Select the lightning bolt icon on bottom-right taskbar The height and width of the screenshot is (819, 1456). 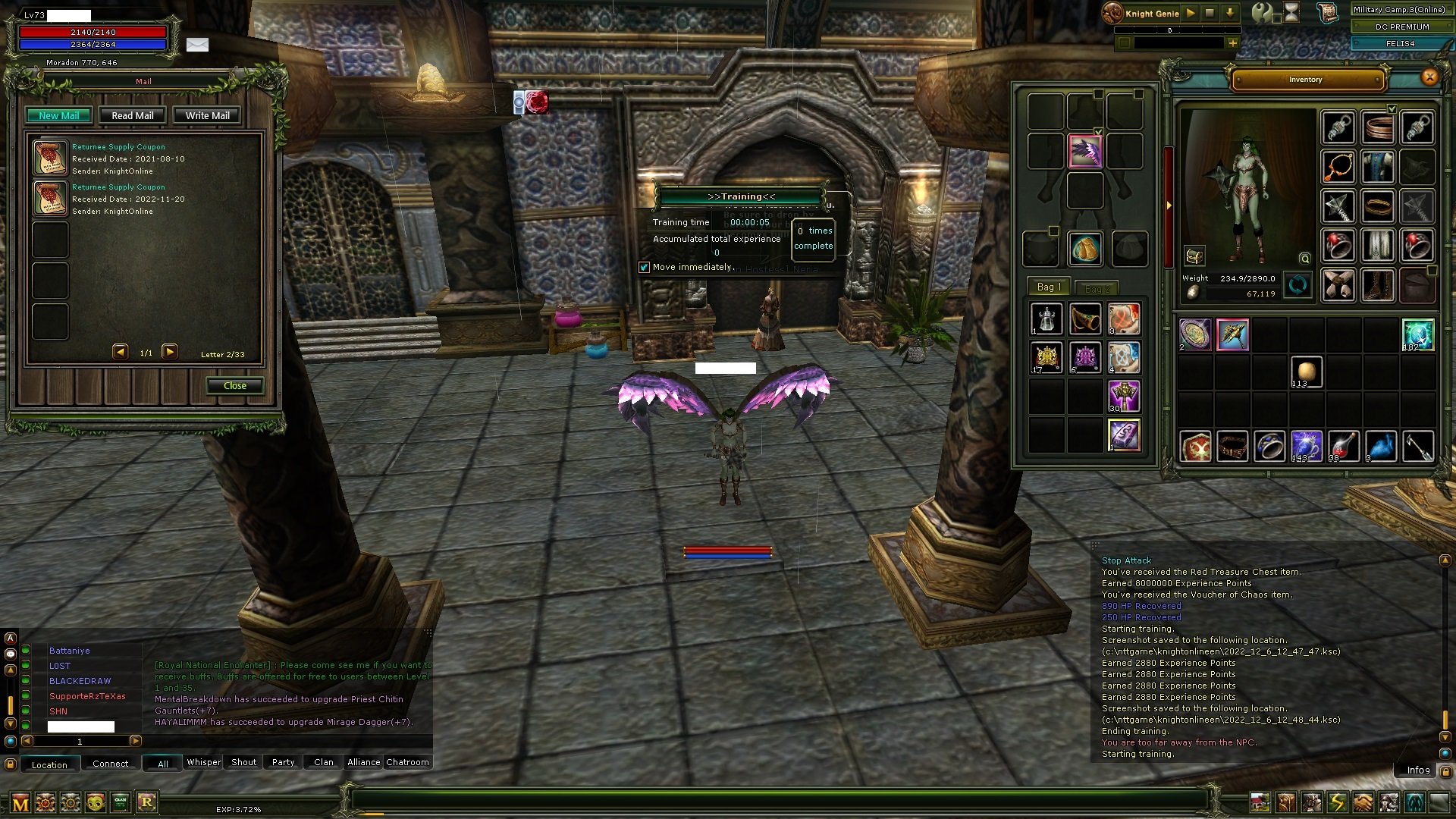(x=1336, y=801)
